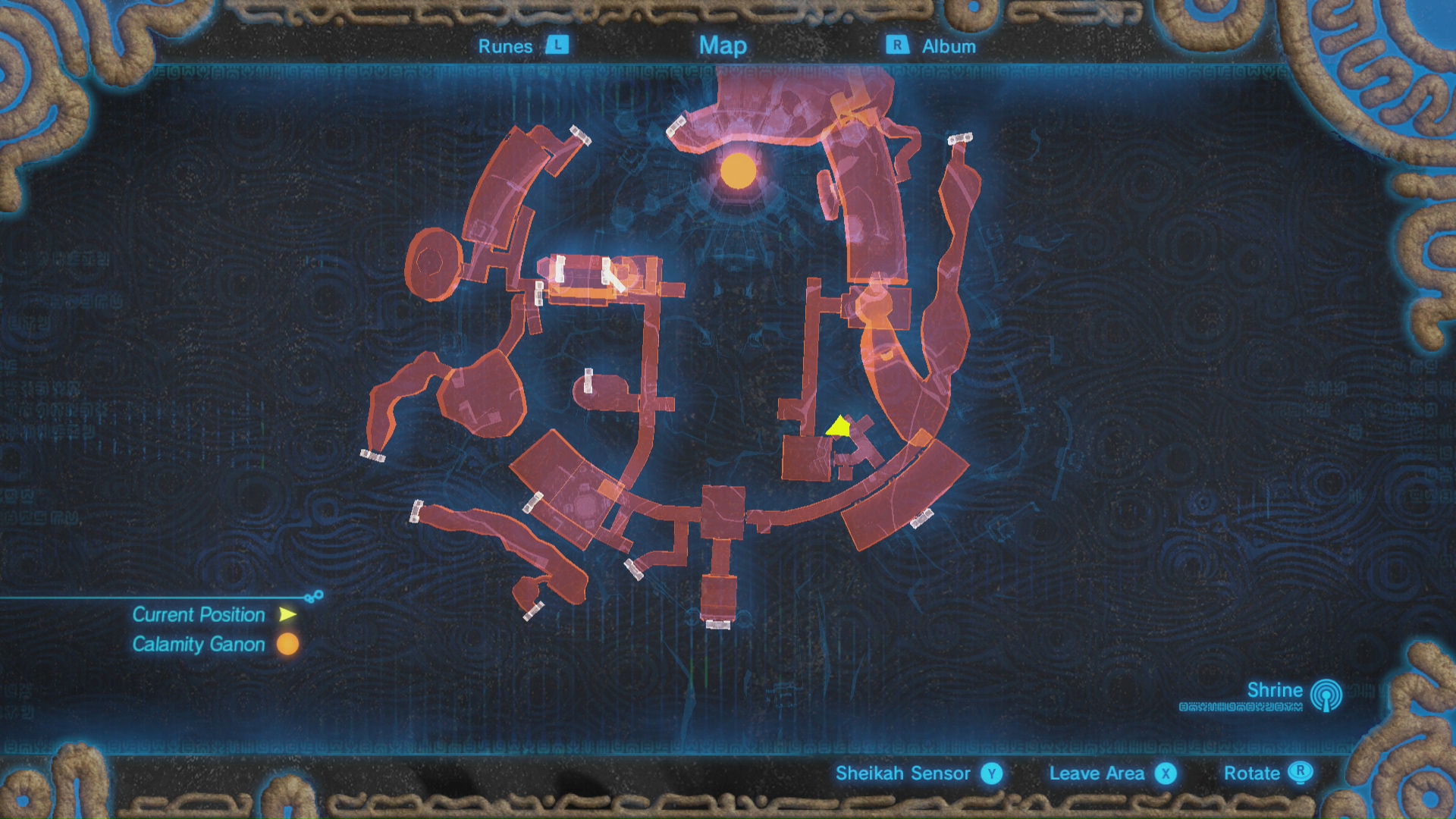Screen dimensions: 1456x819
Task: Click the Y button icon for Sheikah Sensor
Action: 990,773
